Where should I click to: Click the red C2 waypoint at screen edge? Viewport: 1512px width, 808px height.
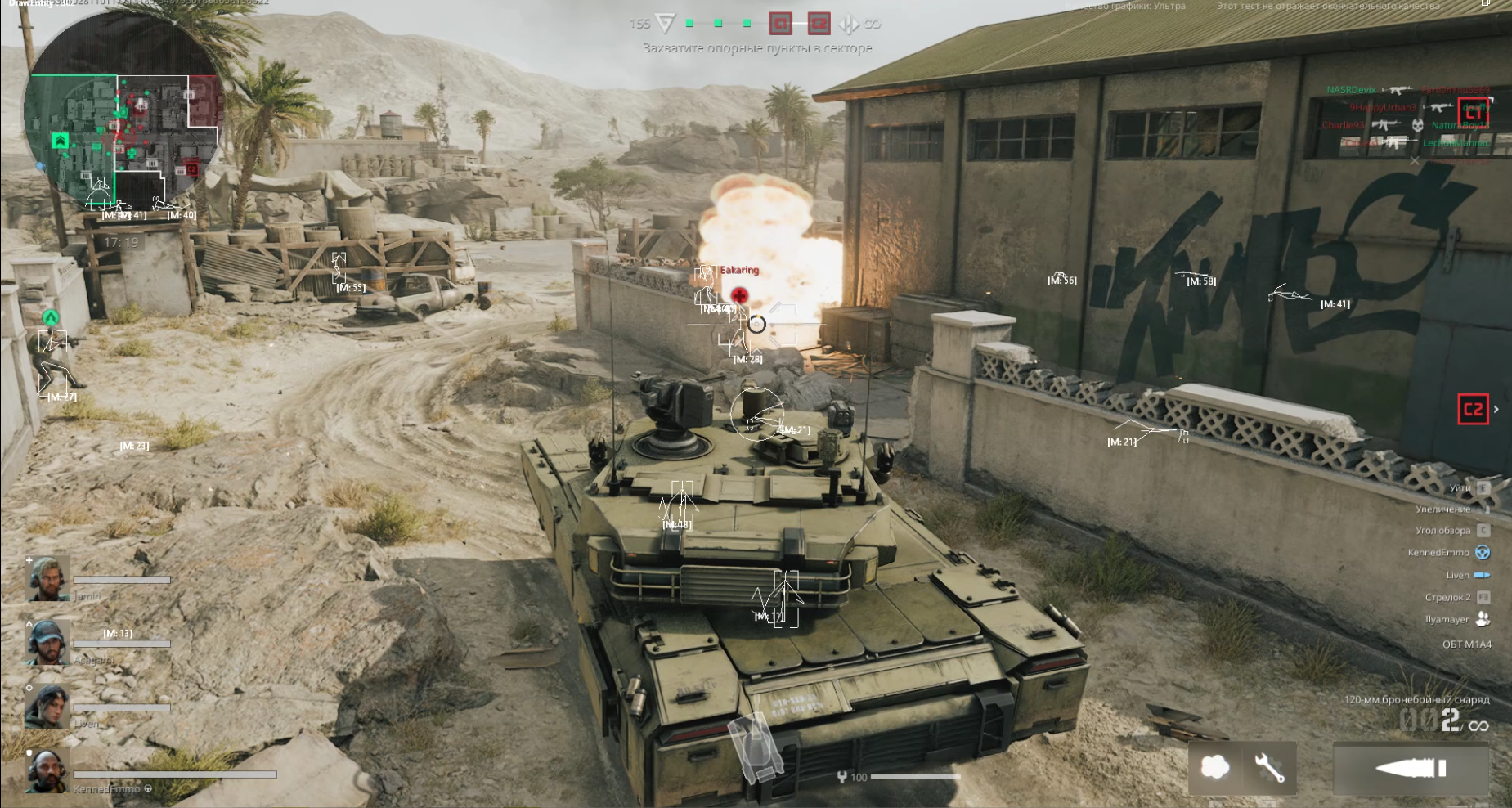(1473, 409)
